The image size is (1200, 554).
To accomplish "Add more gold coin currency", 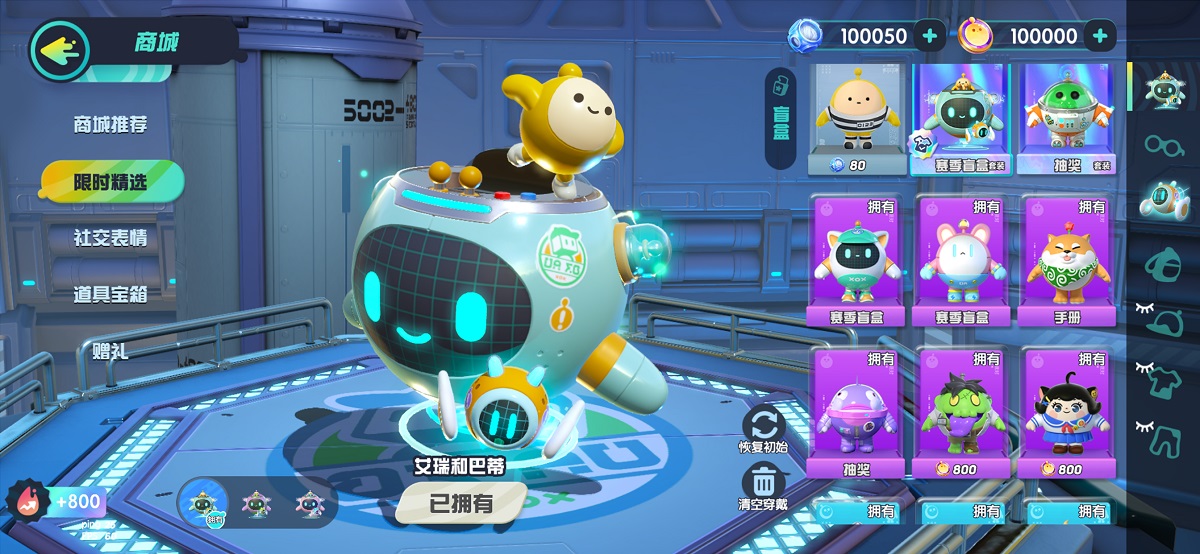I will coord(1099,37).
